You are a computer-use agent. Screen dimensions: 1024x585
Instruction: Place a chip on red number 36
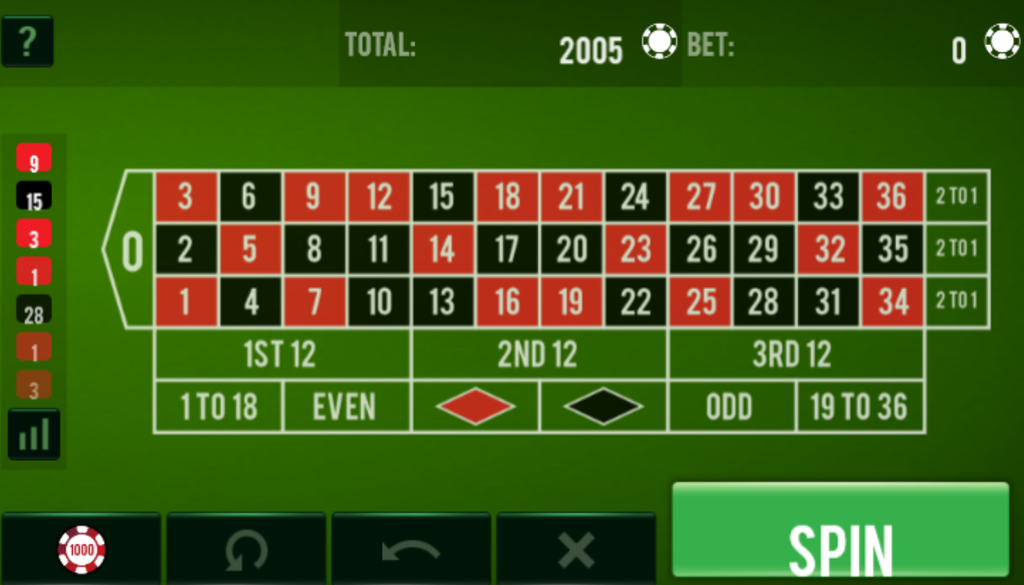point(892,197)
